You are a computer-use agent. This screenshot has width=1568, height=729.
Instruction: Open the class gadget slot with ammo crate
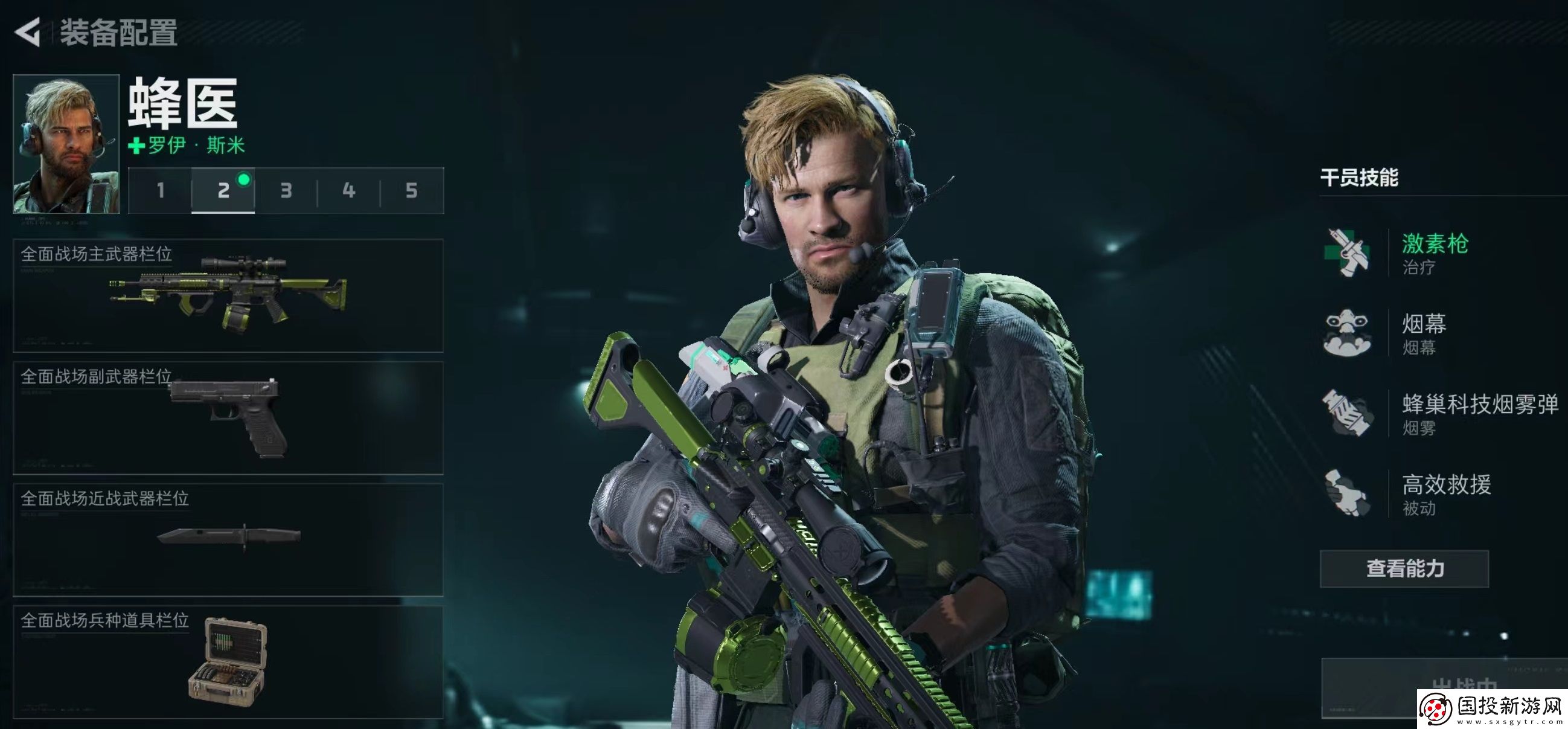[x=228, y=662]
